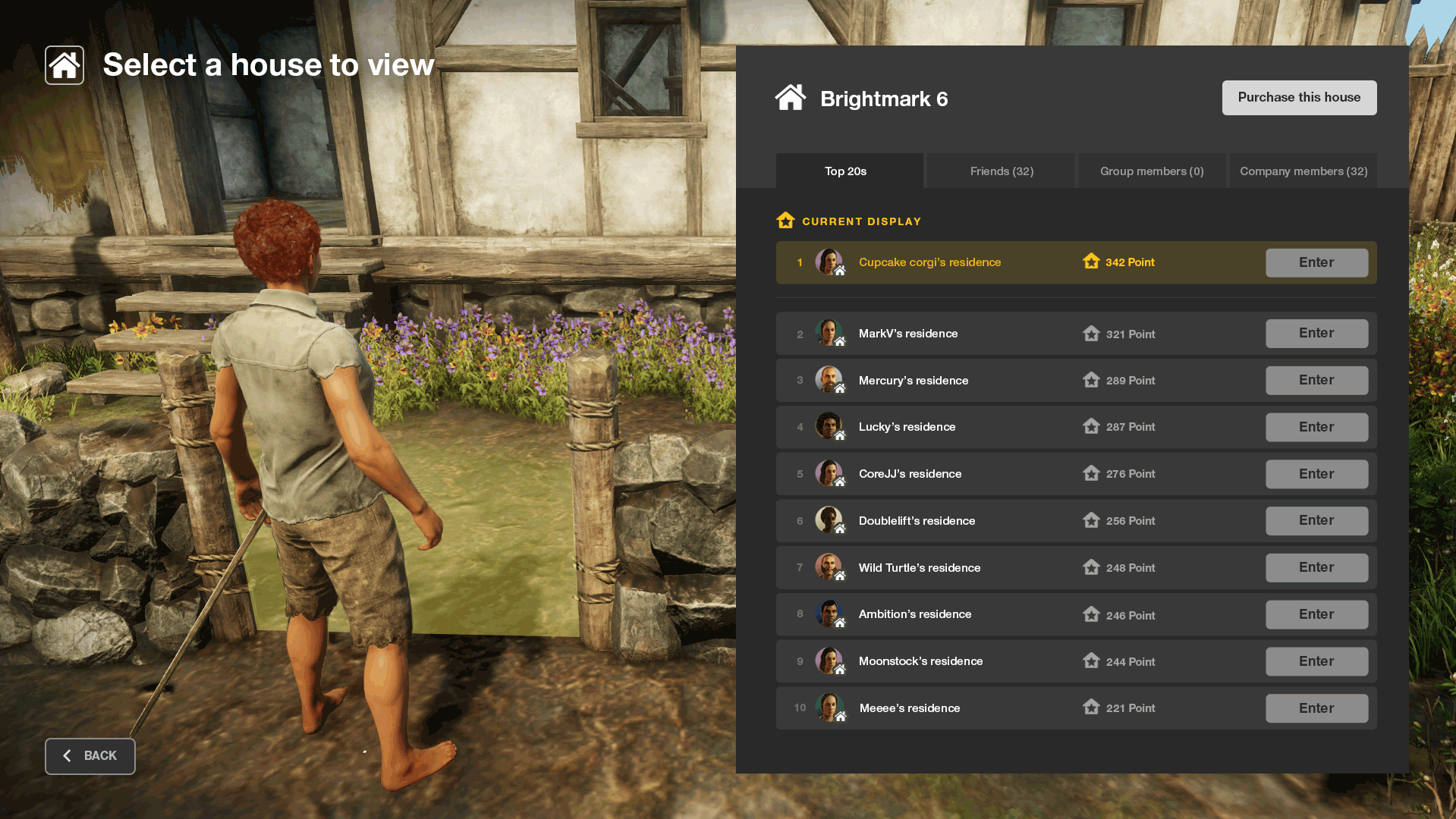Go back using the BACK button
This screenshot has height=819, width=1456.
click(90, 756)
